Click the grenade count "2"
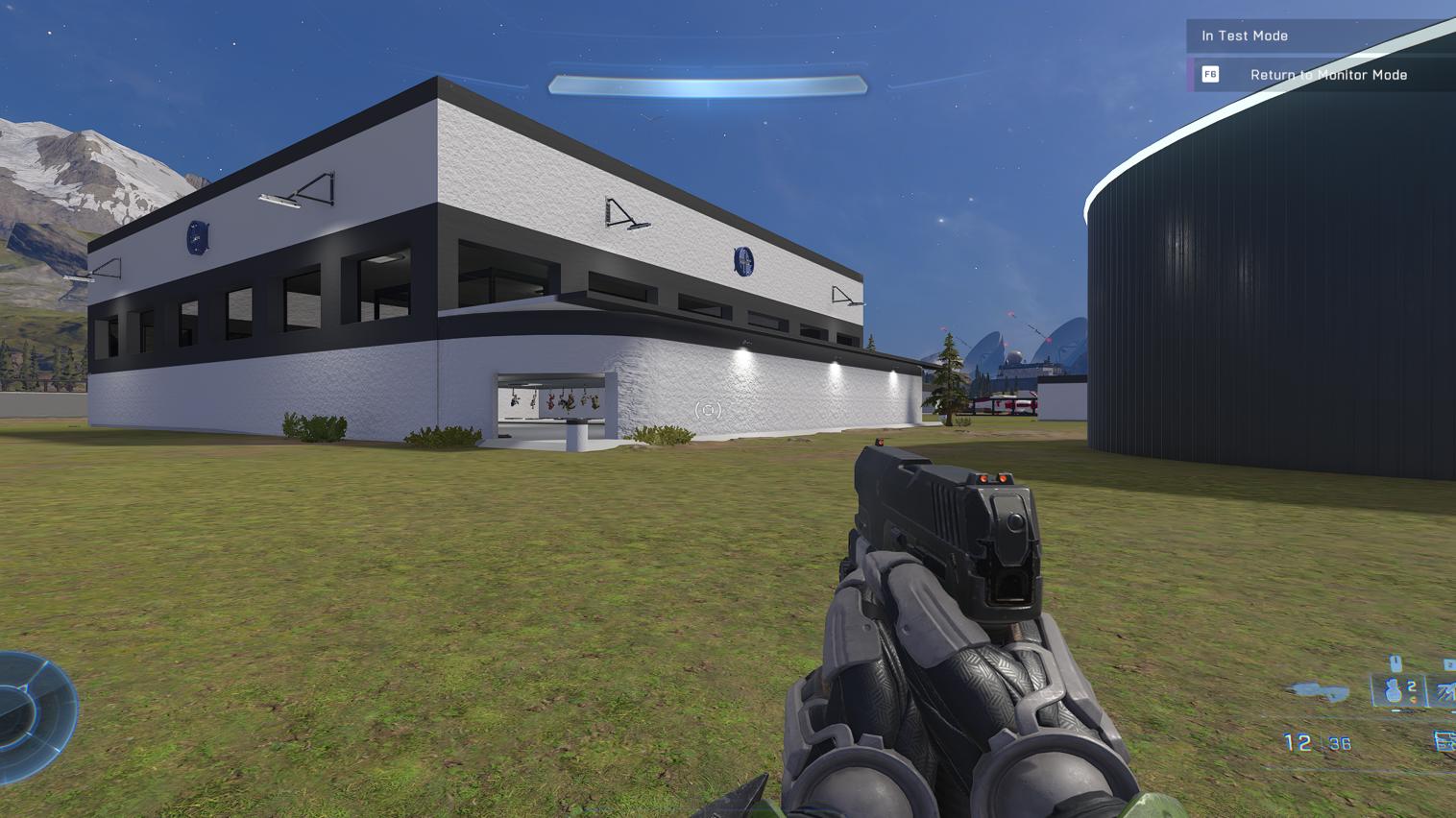 pos(1411,686)
